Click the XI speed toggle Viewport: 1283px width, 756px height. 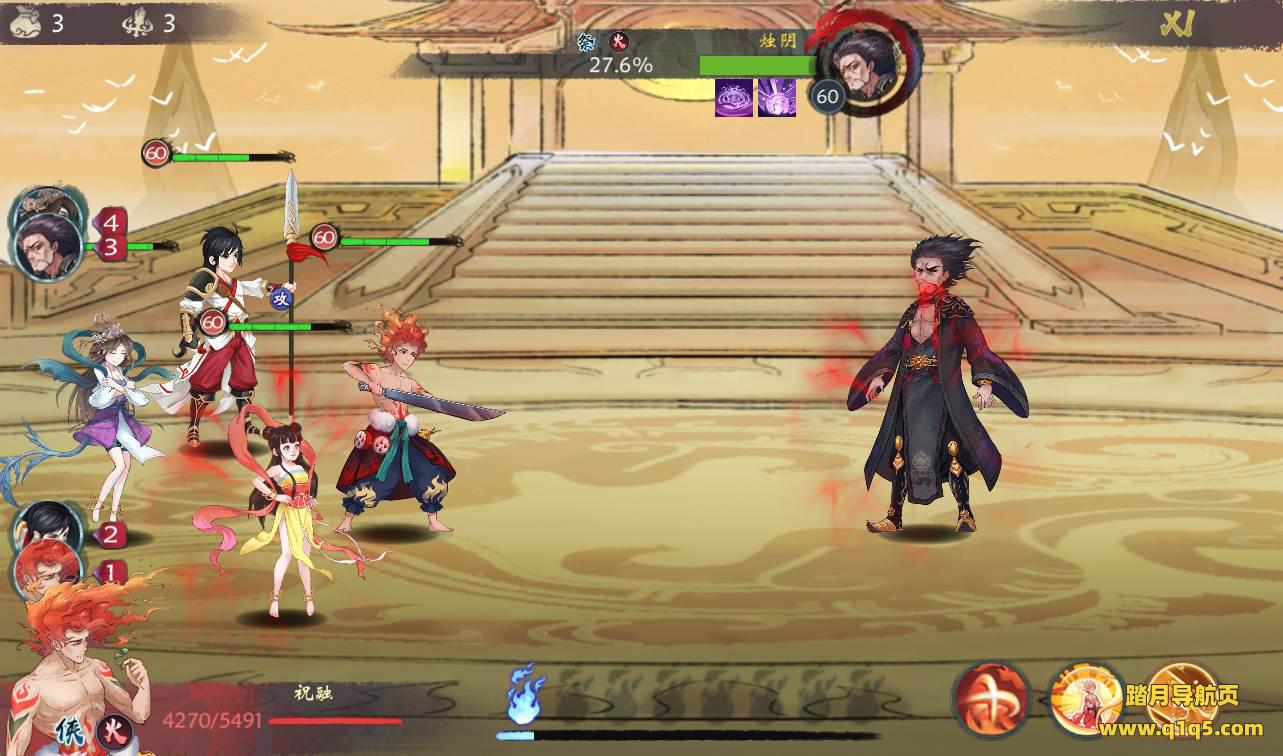1174,25
